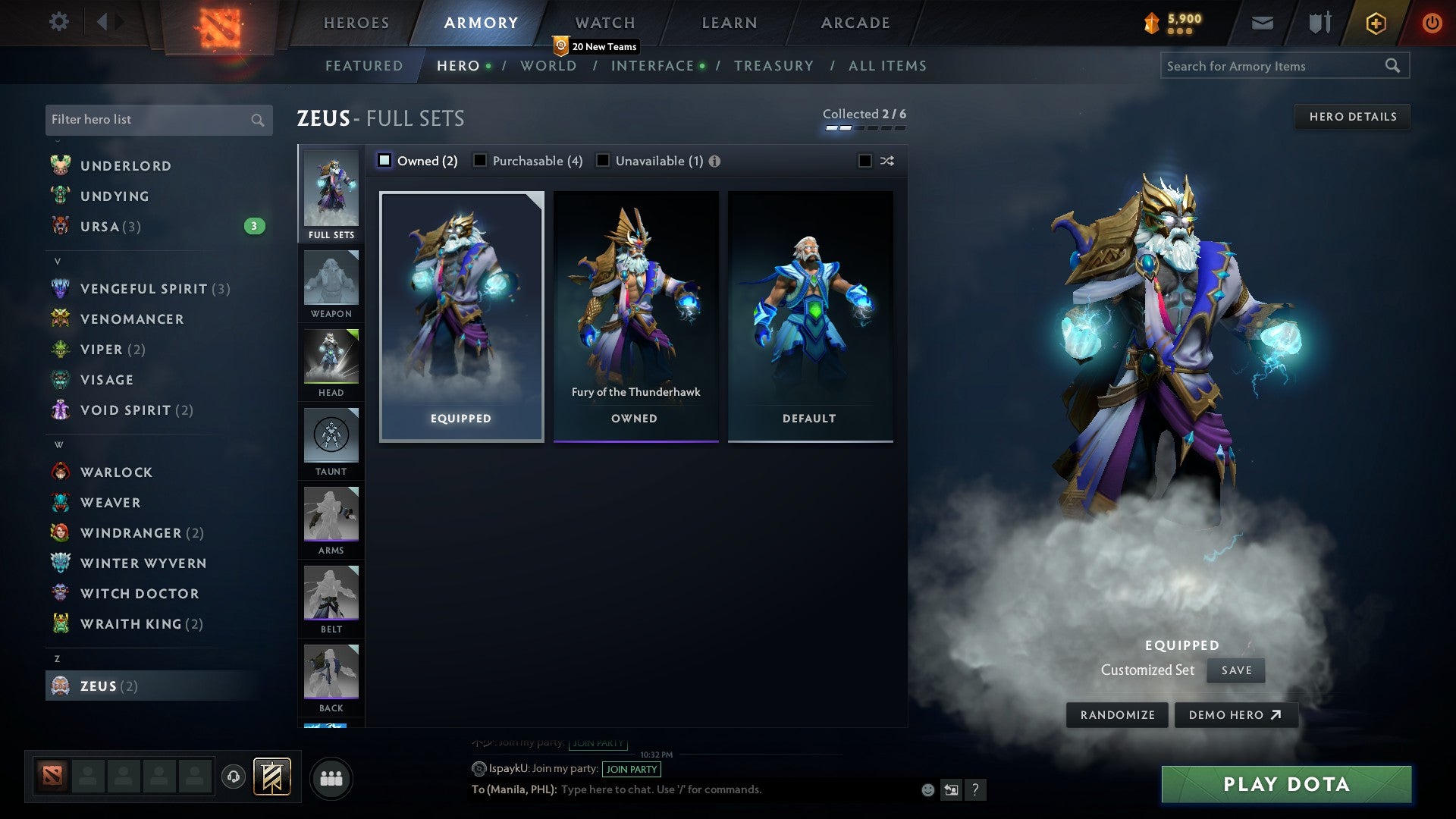1456x819 pixels.
Task: Select the Fury of the Thunderhawk set thumbnail
Action: click(636, 303)
